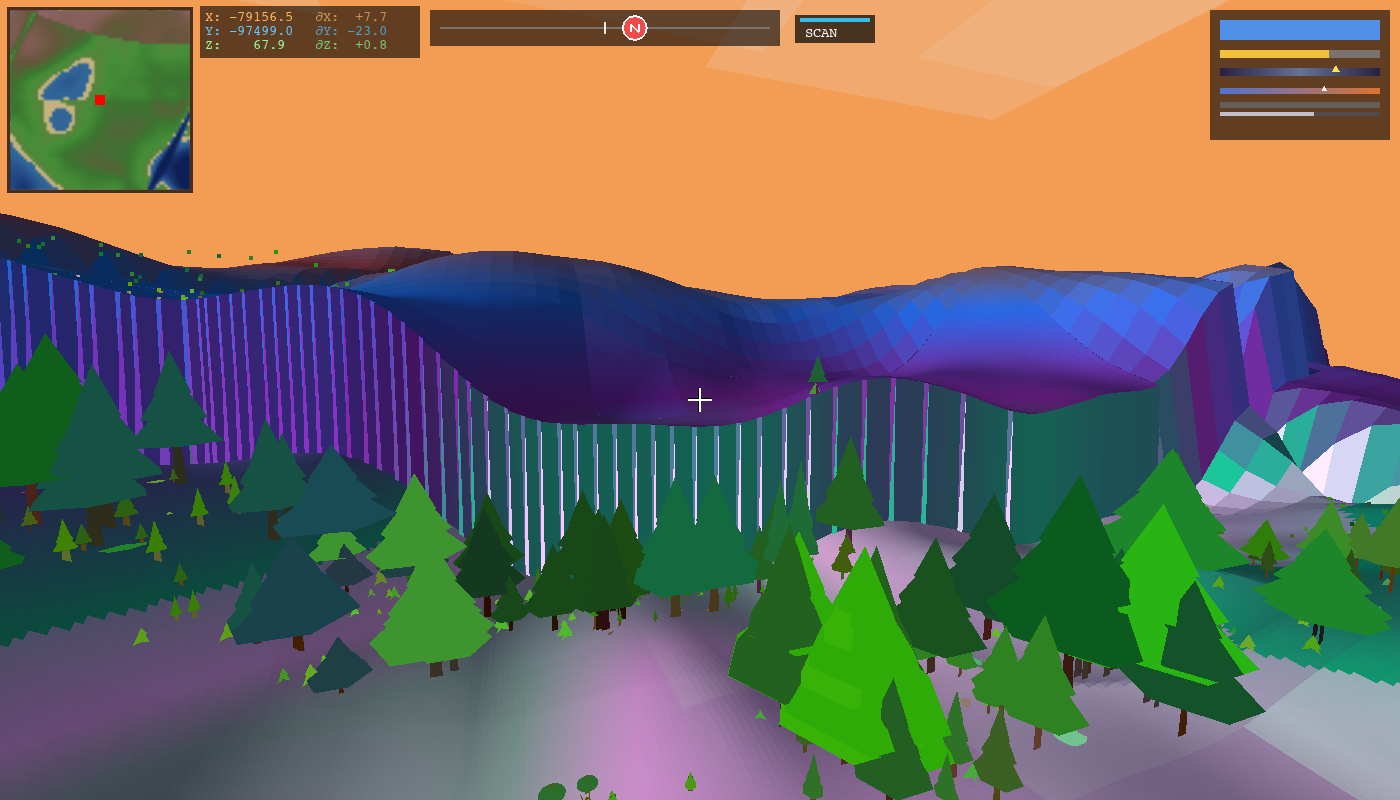Click the center crosshair reticle
Image resolution: width=1400 pixels, height=800 pixels.
[x=700, y=400]
